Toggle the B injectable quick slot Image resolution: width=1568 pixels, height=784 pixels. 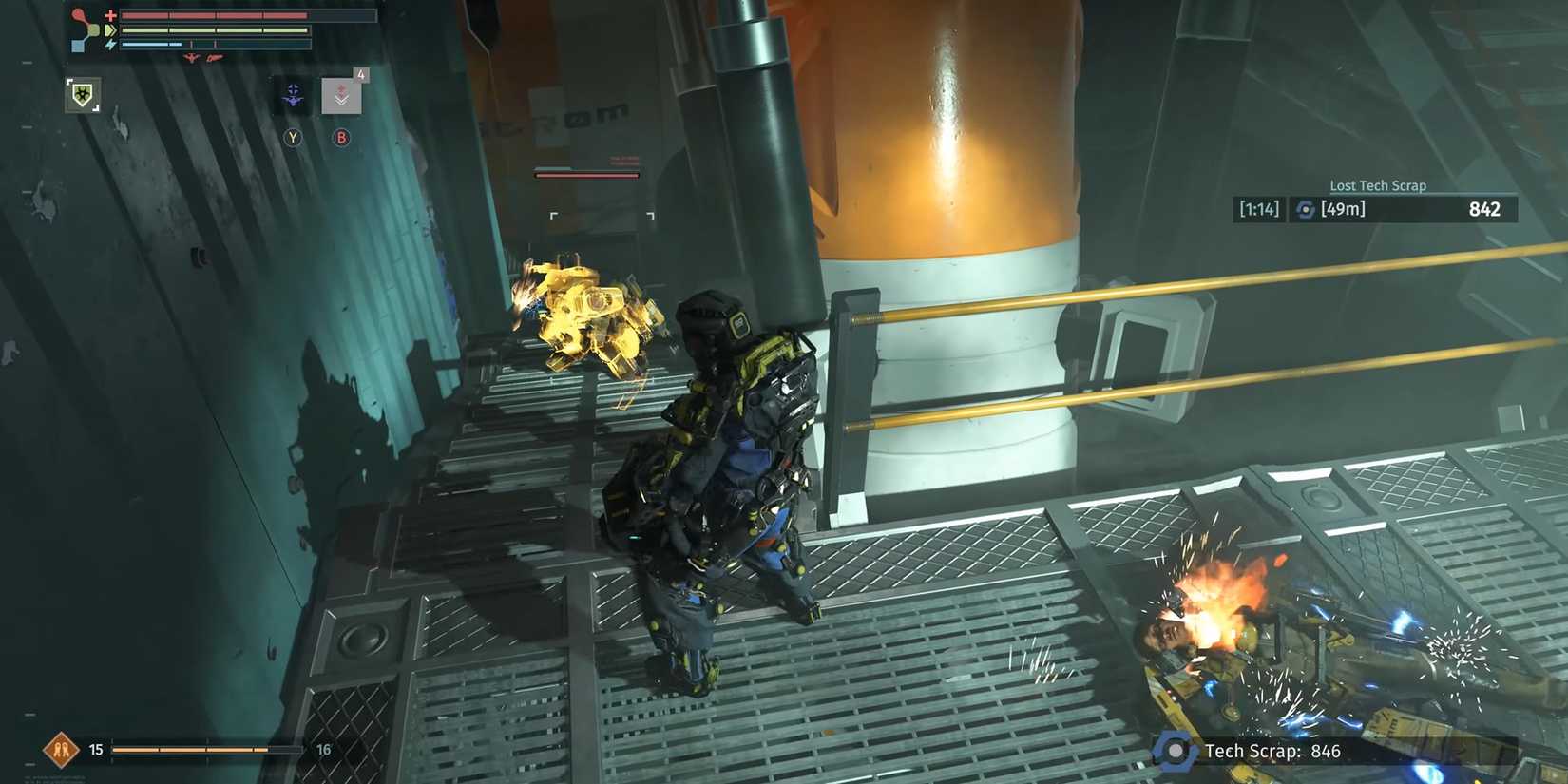coord(341,137)
